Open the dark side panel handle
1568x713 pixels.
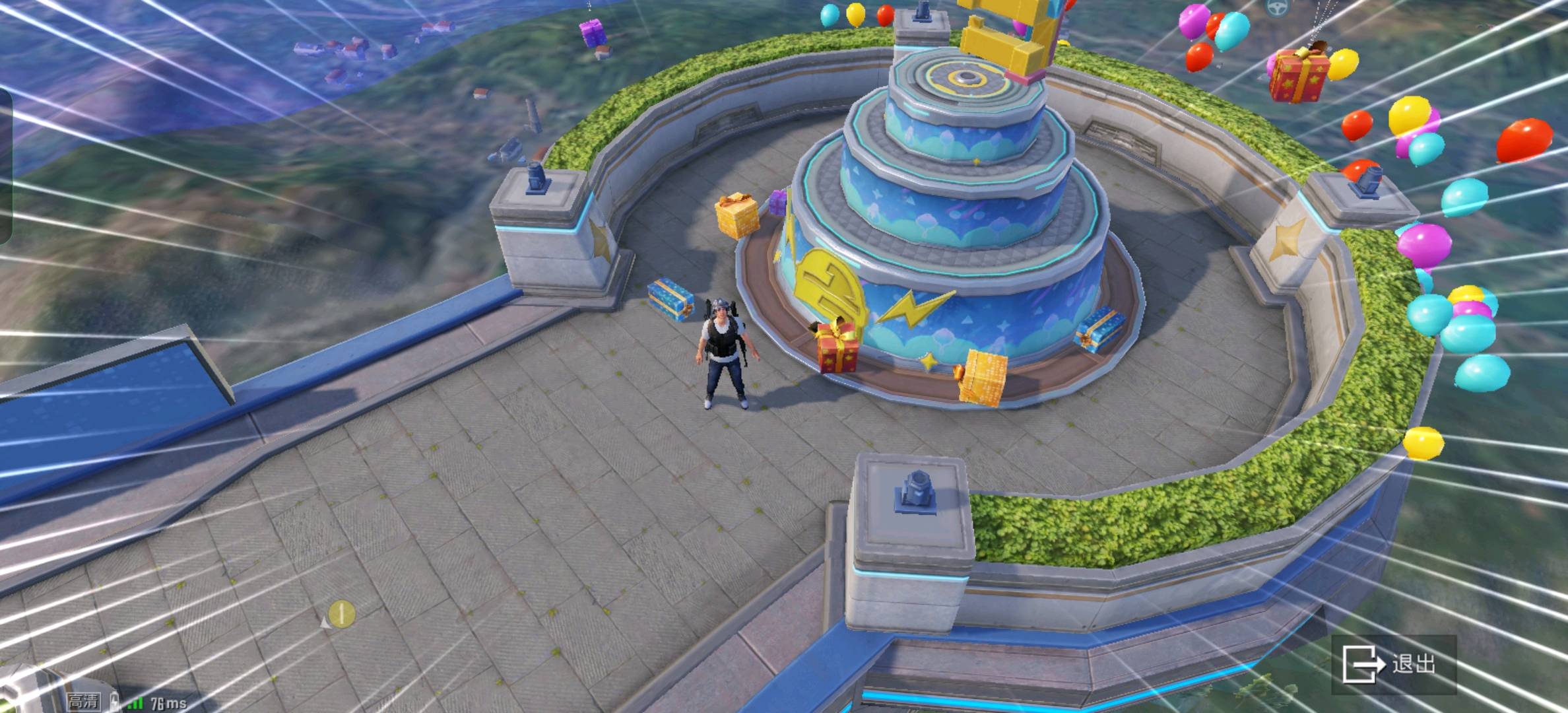(x=5, y=165)
